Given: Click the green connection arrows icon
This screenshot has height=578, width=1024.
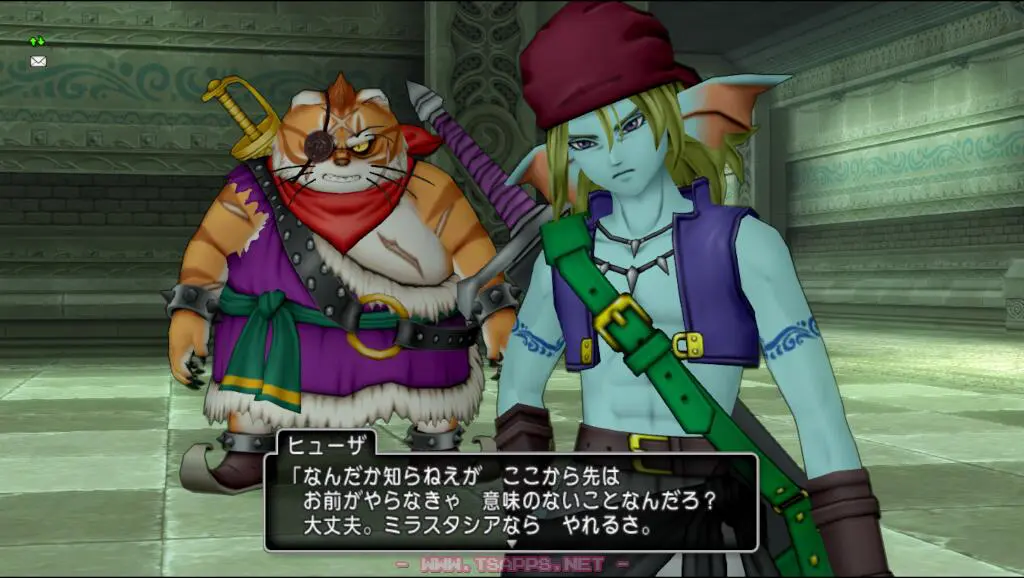Looking at the screenshot, I should (x=38, y=41).
